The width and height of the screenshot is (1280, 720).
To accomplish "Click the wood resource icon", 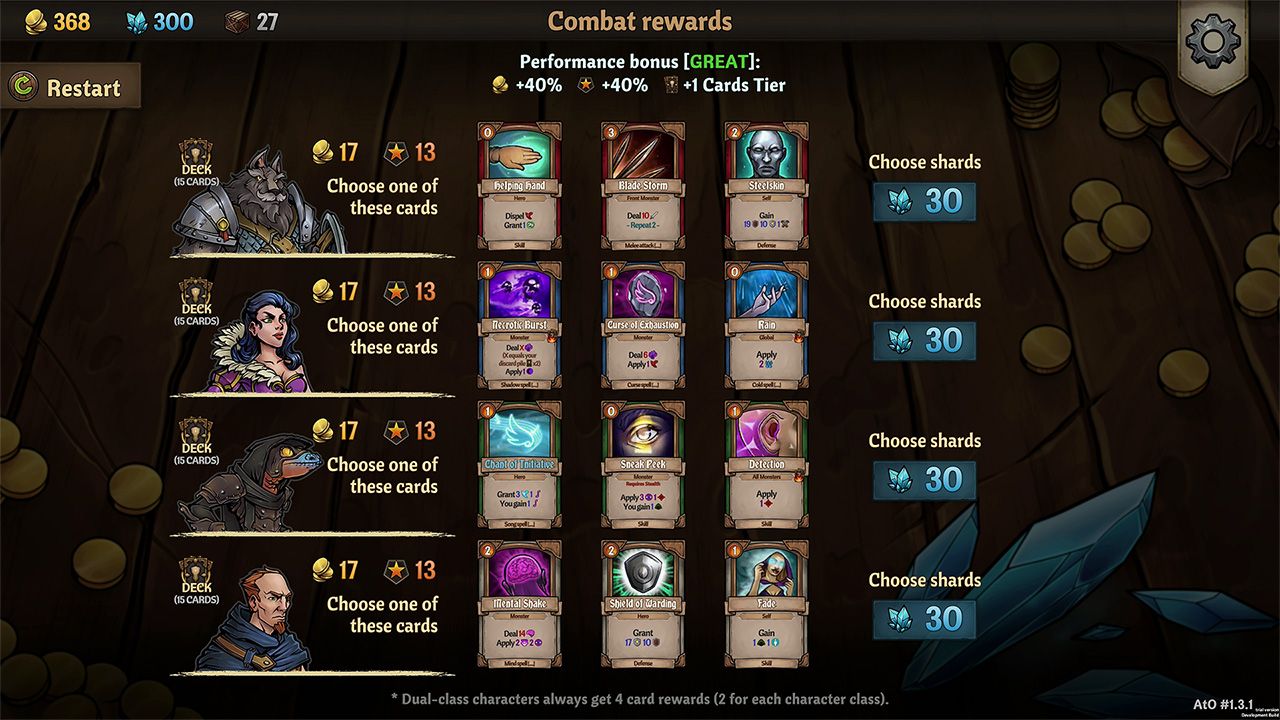I will 238,19.
